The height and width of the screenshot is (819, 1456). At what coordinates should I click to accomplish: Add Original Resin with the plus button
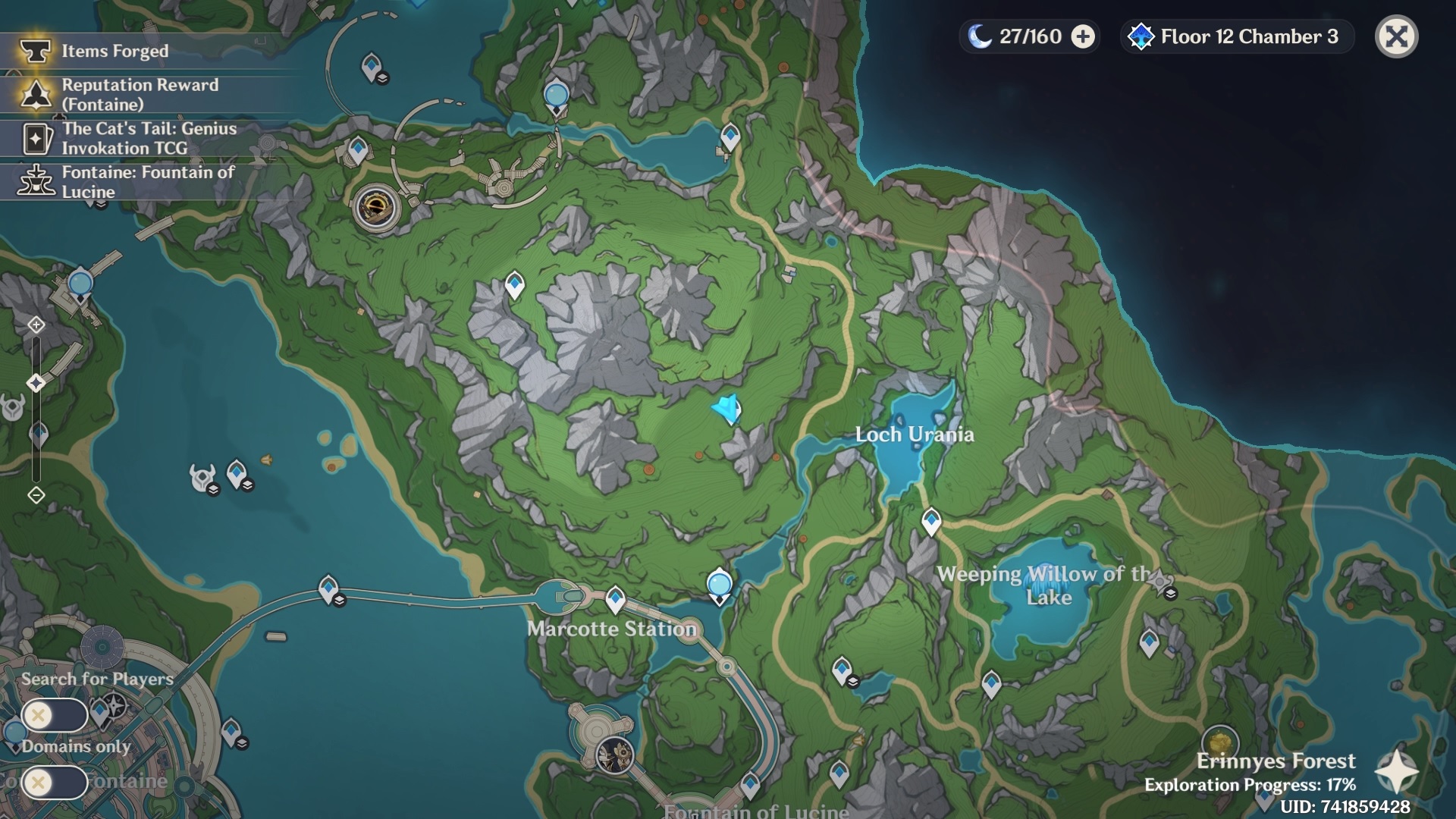click(1083, 36)
